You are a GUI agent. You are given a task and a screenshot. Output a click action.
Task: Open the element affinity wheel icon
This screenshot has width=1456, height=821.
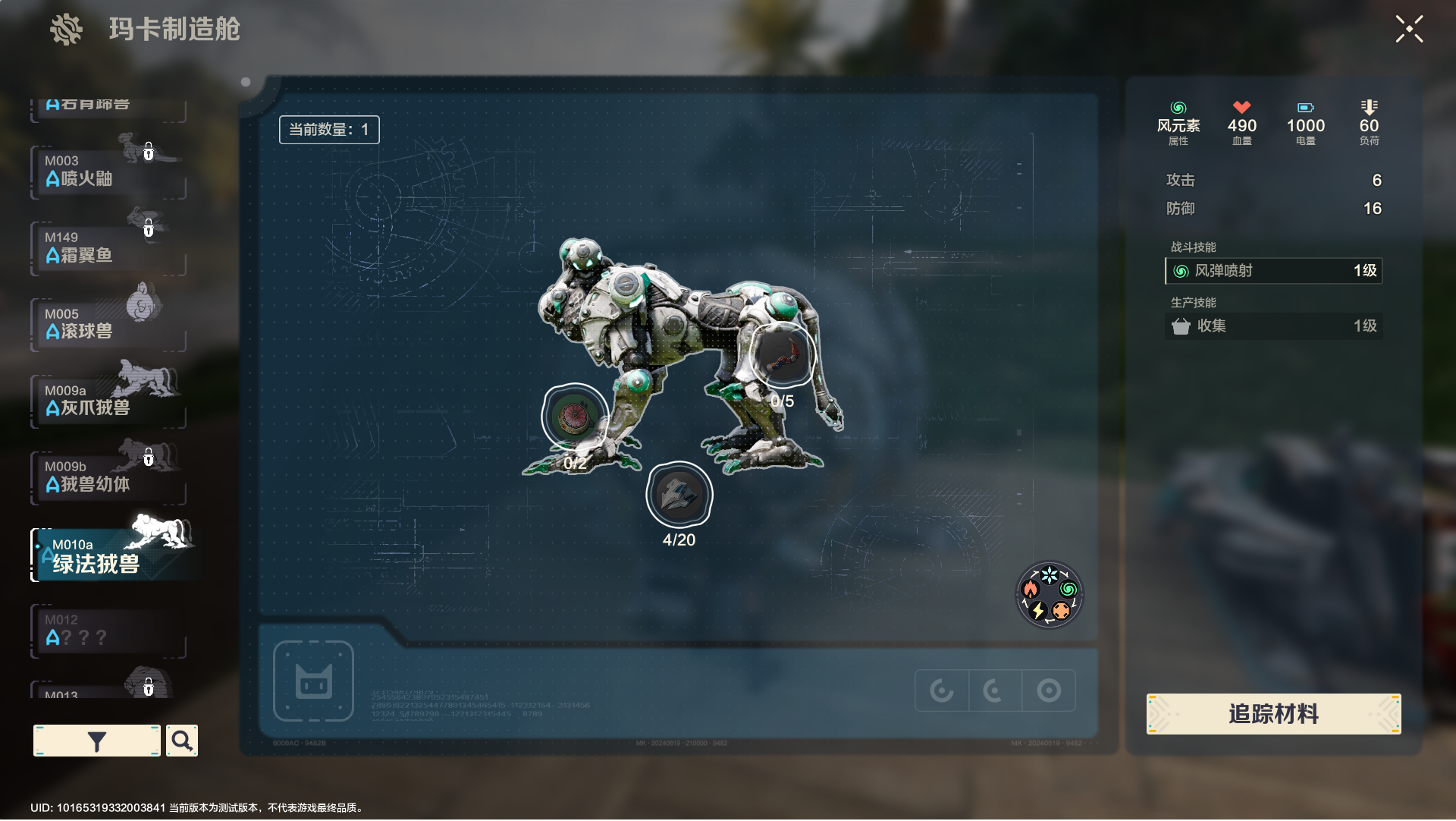click(1049, 595)
